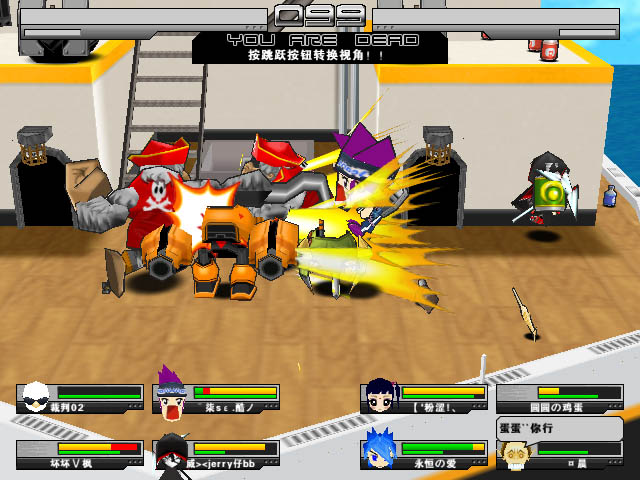Select the blue-haired 永恒の爱 portrait
The image size is (640, 480).
point(380,450)
